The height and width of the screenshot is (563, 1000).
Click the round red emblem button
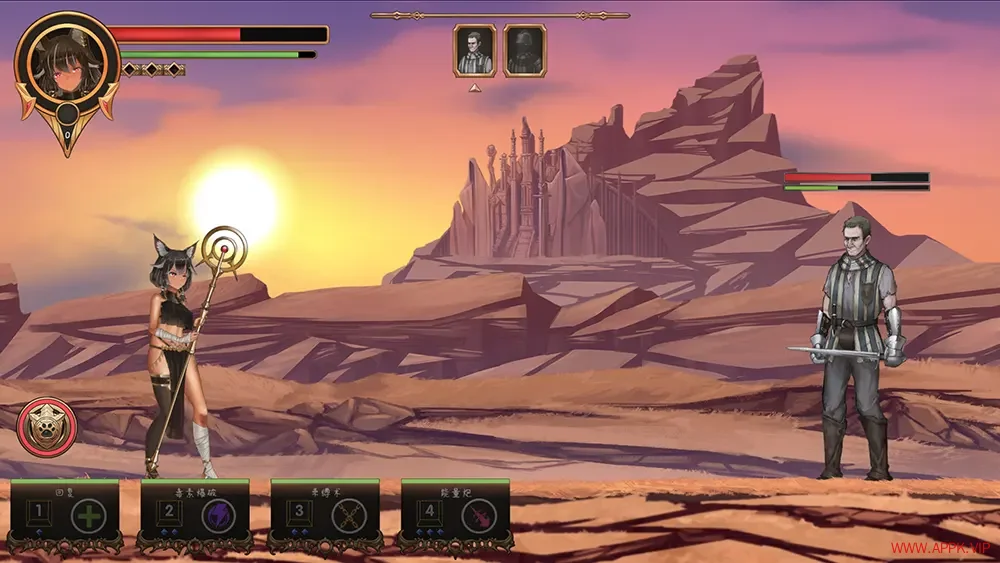click(47, 427)
